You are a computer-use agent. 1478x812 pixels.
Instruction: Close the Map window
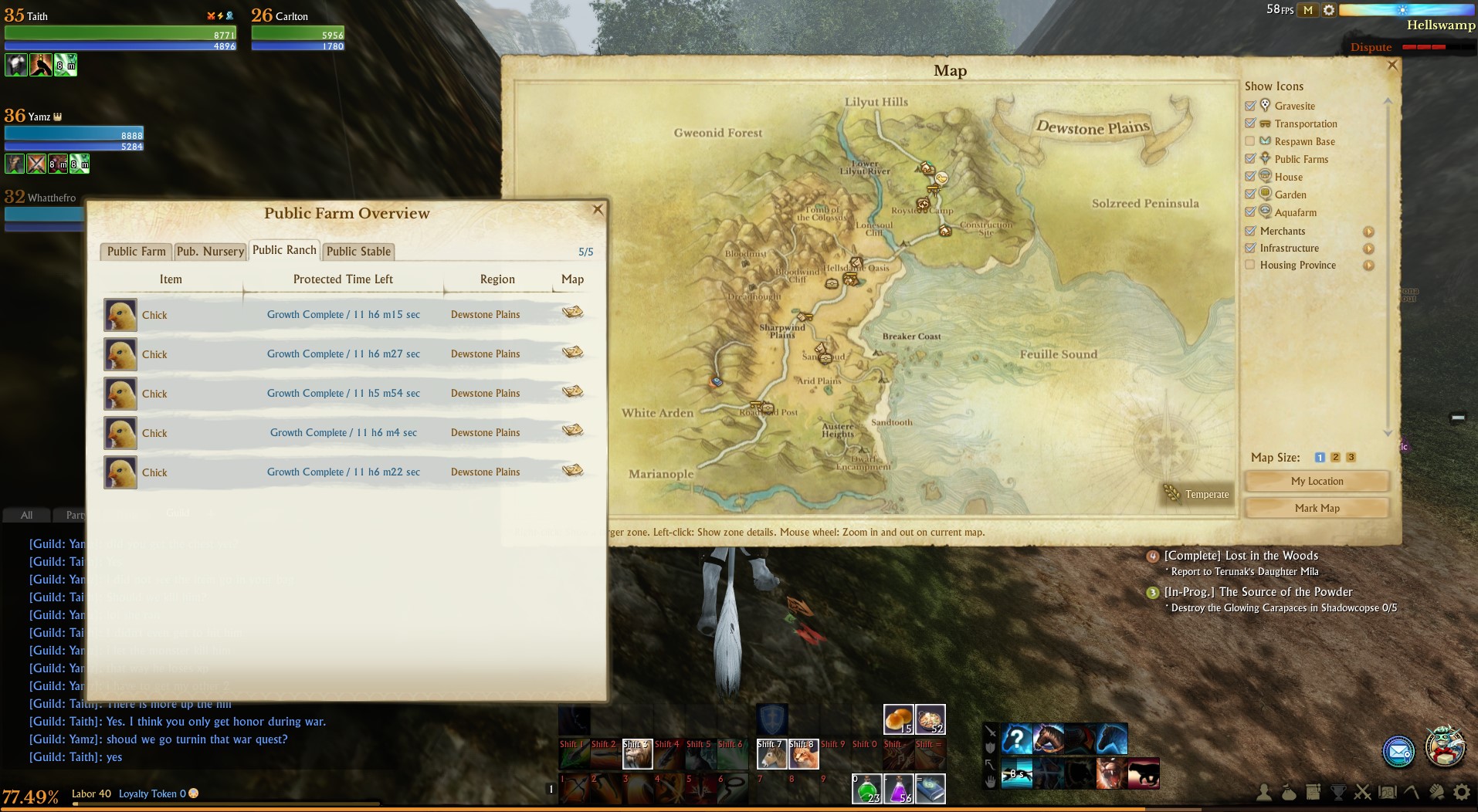(x=1392, y=66)
